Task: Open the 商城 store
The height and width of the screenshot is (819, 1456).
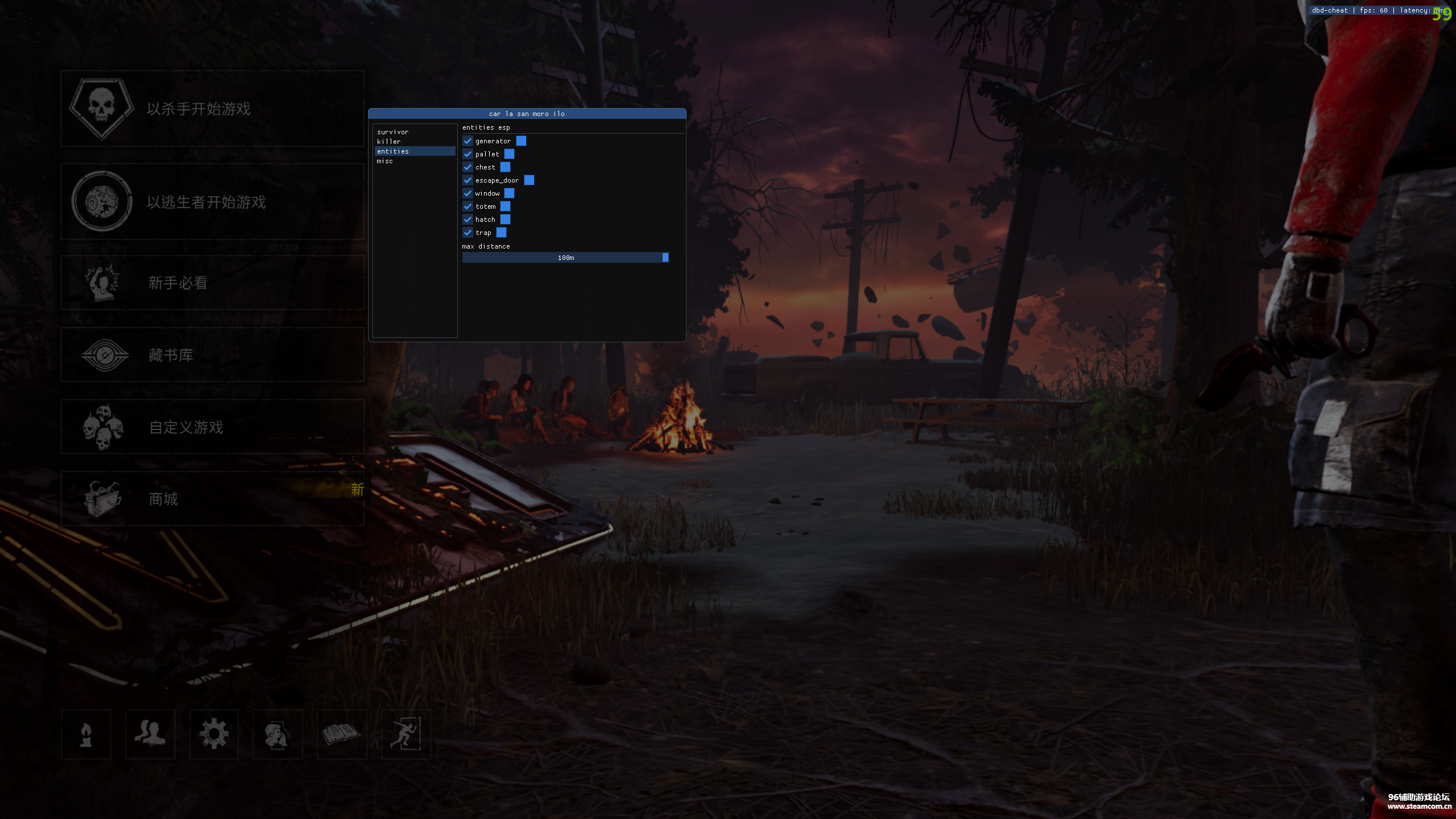Action: [x=212, y=499]
